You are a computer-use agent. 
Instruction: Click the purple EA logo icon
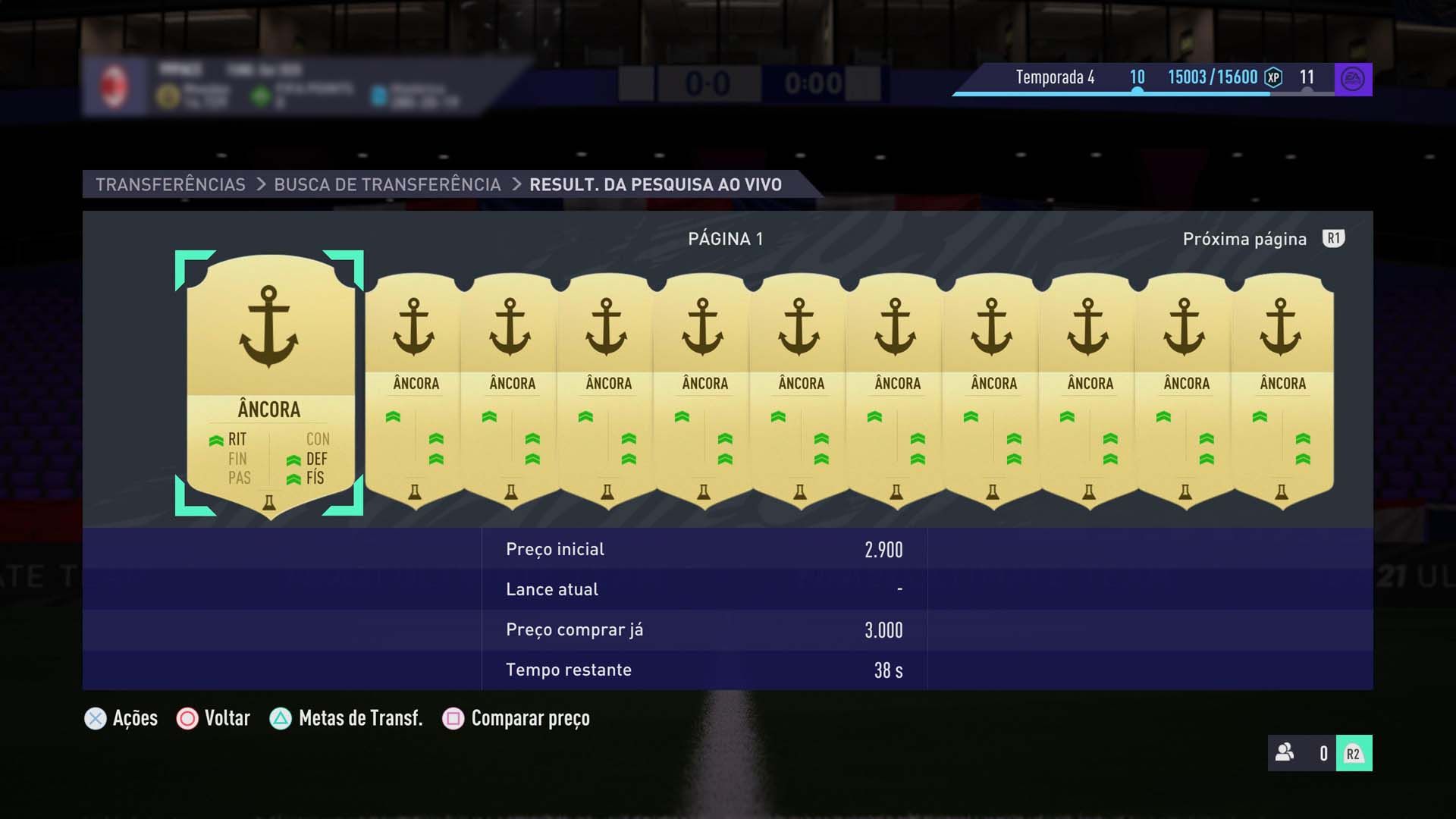point(1353,79)
